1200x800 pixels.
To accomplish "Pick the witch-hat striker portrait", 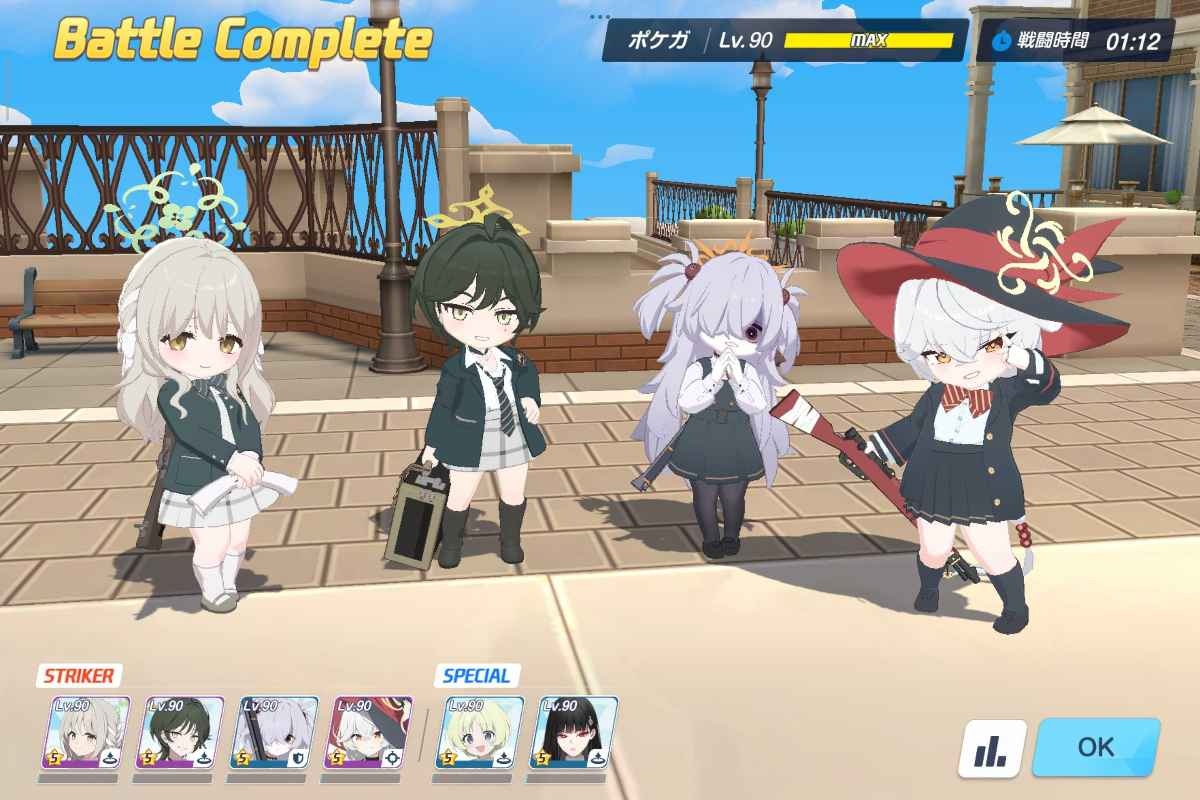I will (369, 733).
